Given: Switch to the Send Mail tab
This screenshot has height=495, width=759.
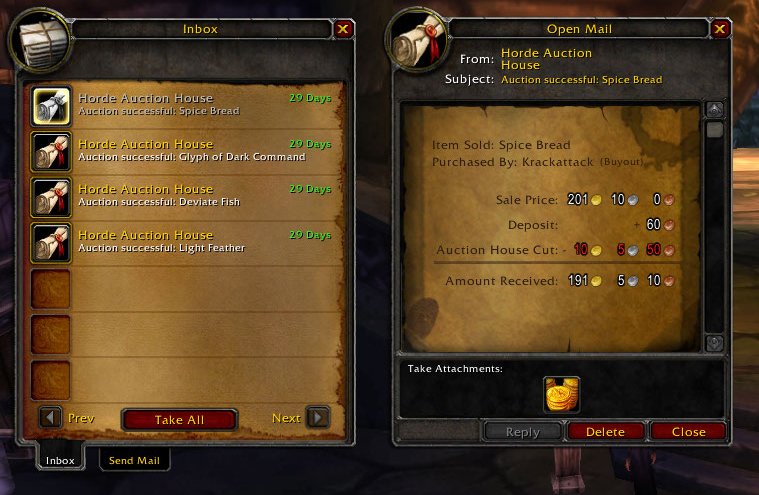Looking at the screenshot, I should coord(134,460).
